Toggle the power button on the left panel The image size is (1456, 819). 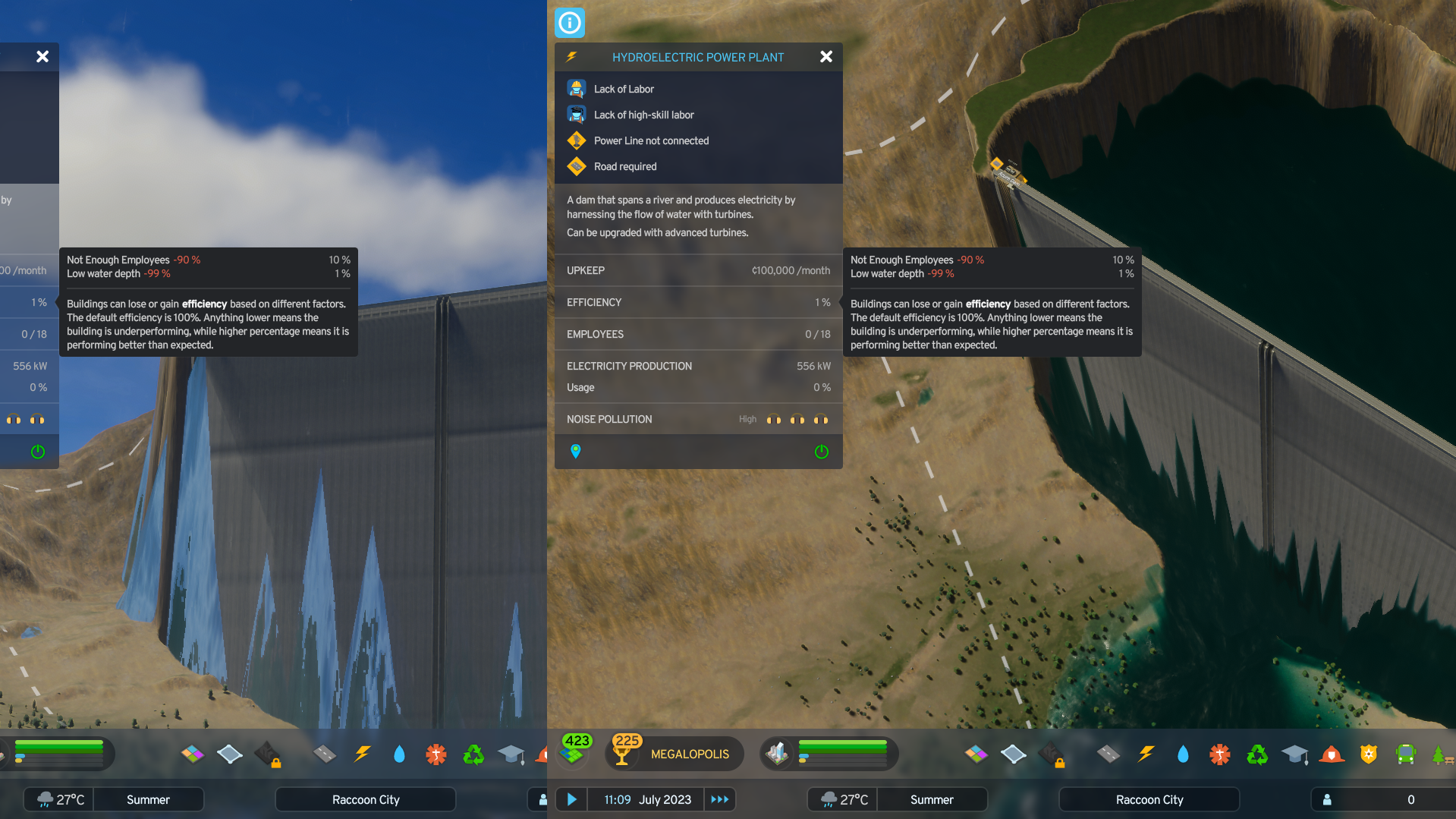(x=36, y=452)
